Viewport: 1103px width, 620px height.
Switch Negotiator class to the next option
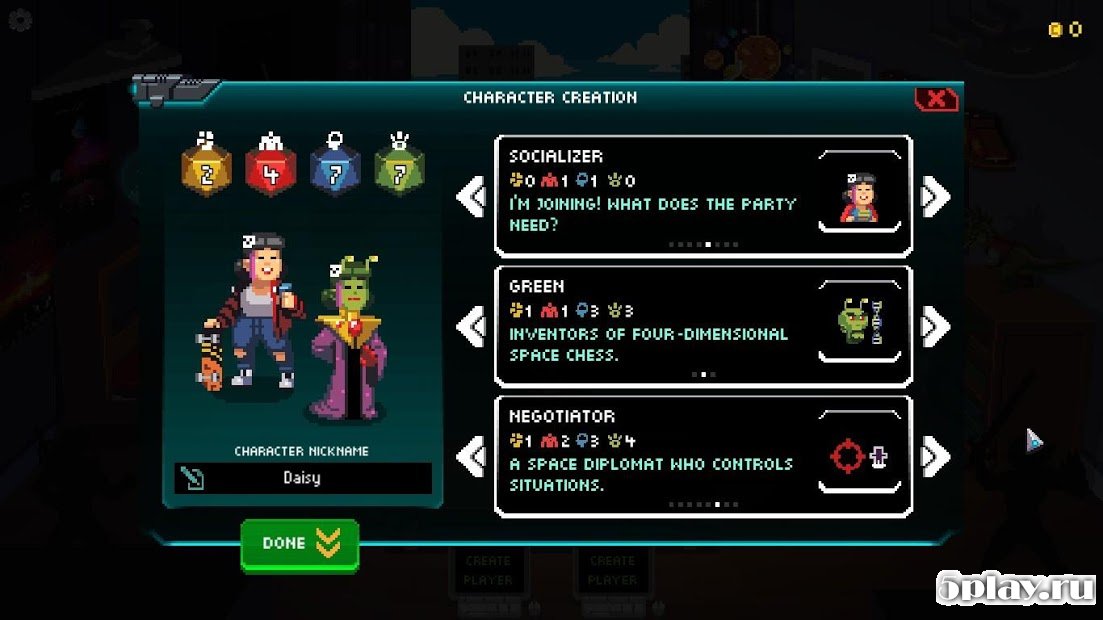point(936,457)
